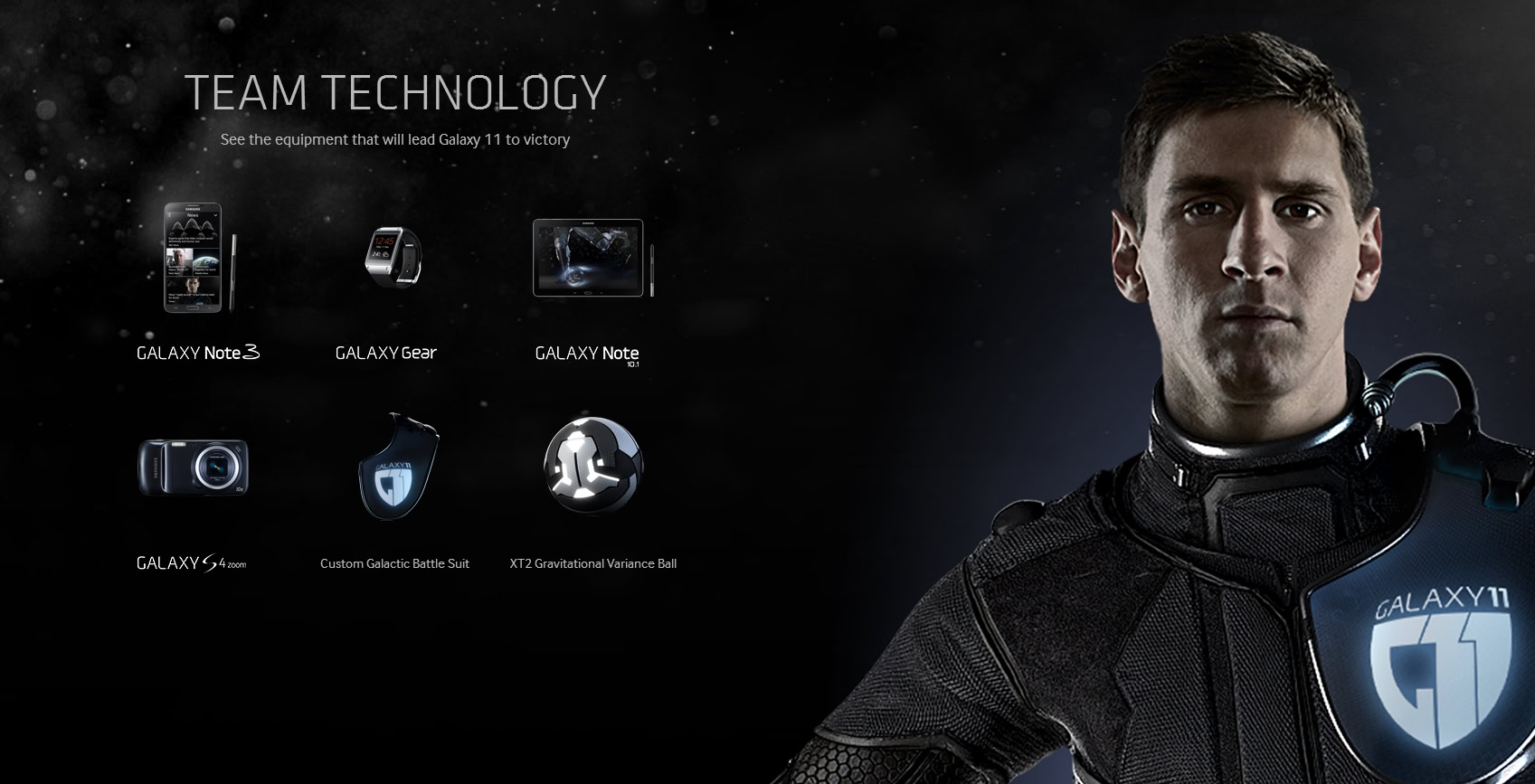
Task: View the Galaxy S4 zoom camera
Action: [194, 468]
